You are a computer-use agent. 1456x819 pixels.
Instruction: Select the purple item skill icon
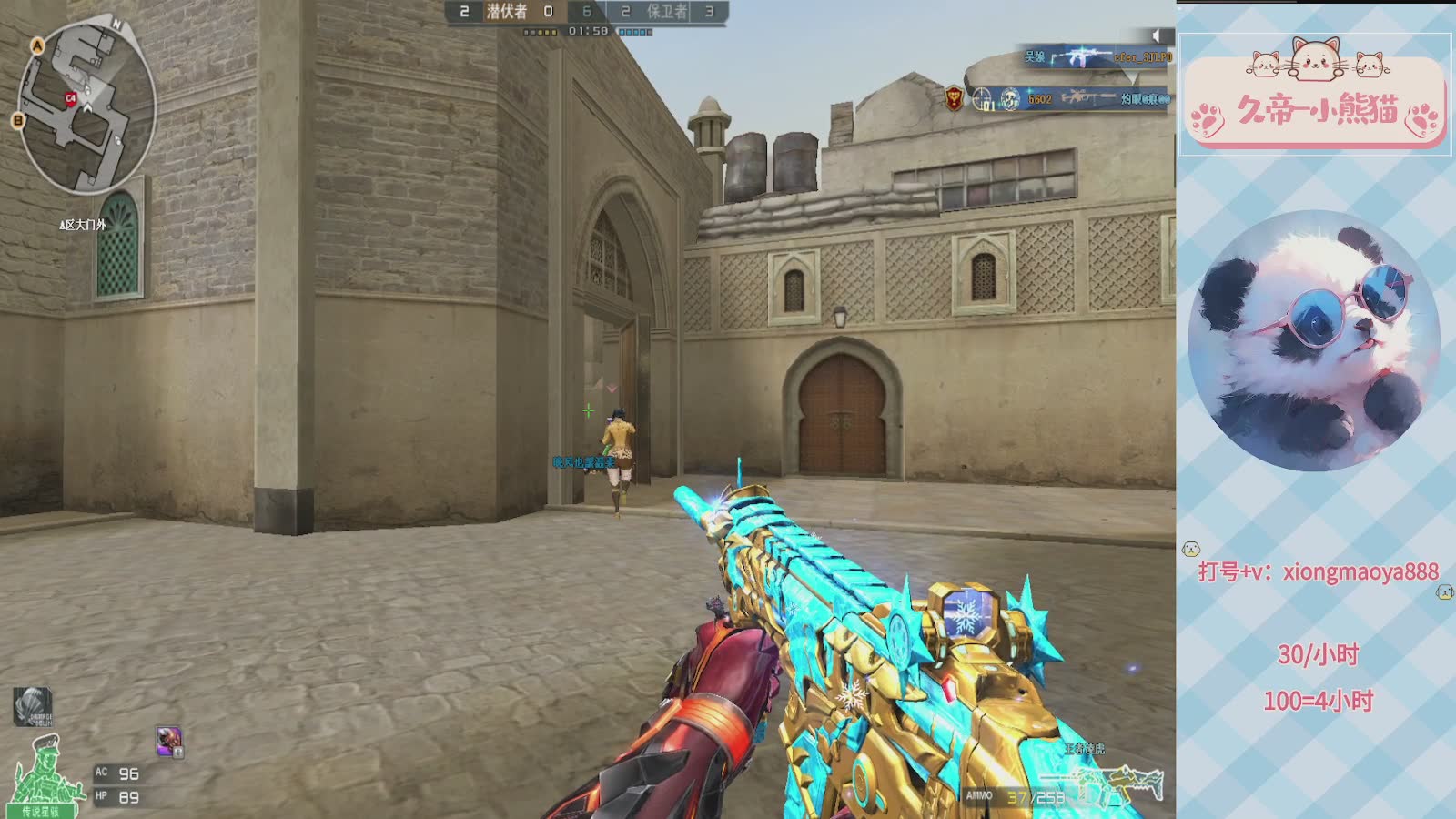click(x=169, y=741)
